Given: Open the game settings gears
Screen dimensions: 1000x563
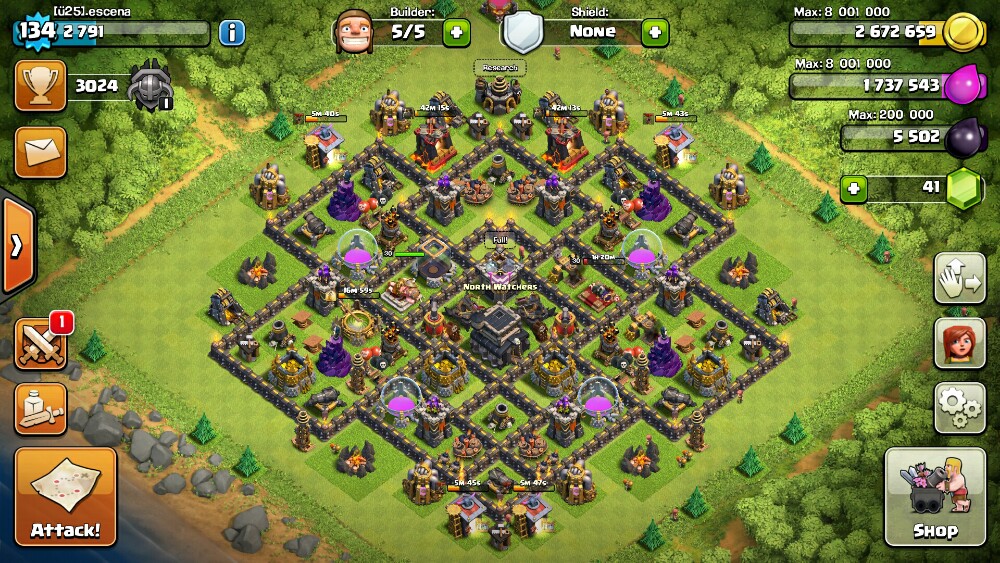Looking at the screenshot, I should pyautogui.click(x=959, y=406).
